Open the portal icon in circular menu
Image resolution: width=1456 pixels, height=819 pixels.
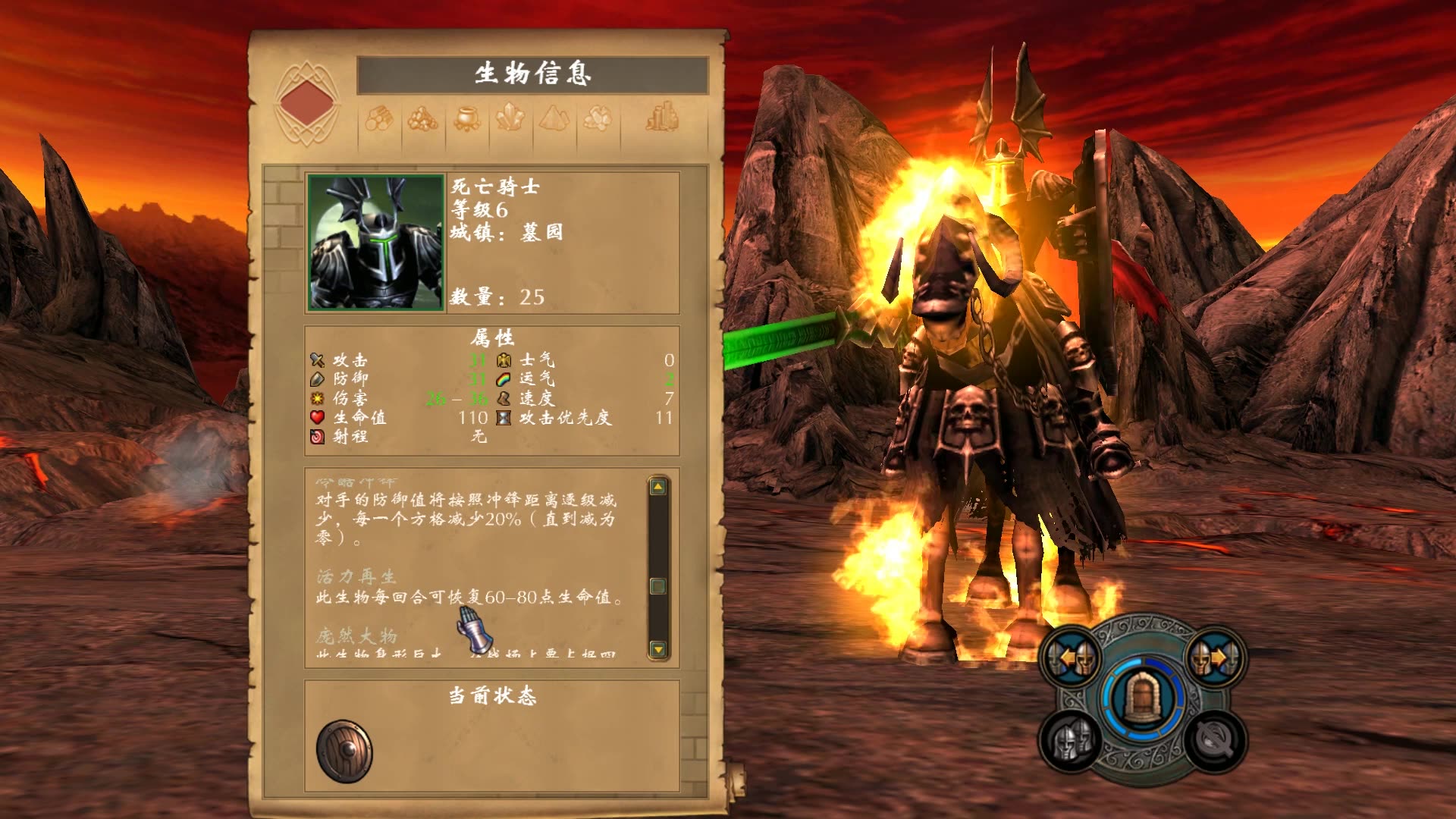tap(1143, 696)
